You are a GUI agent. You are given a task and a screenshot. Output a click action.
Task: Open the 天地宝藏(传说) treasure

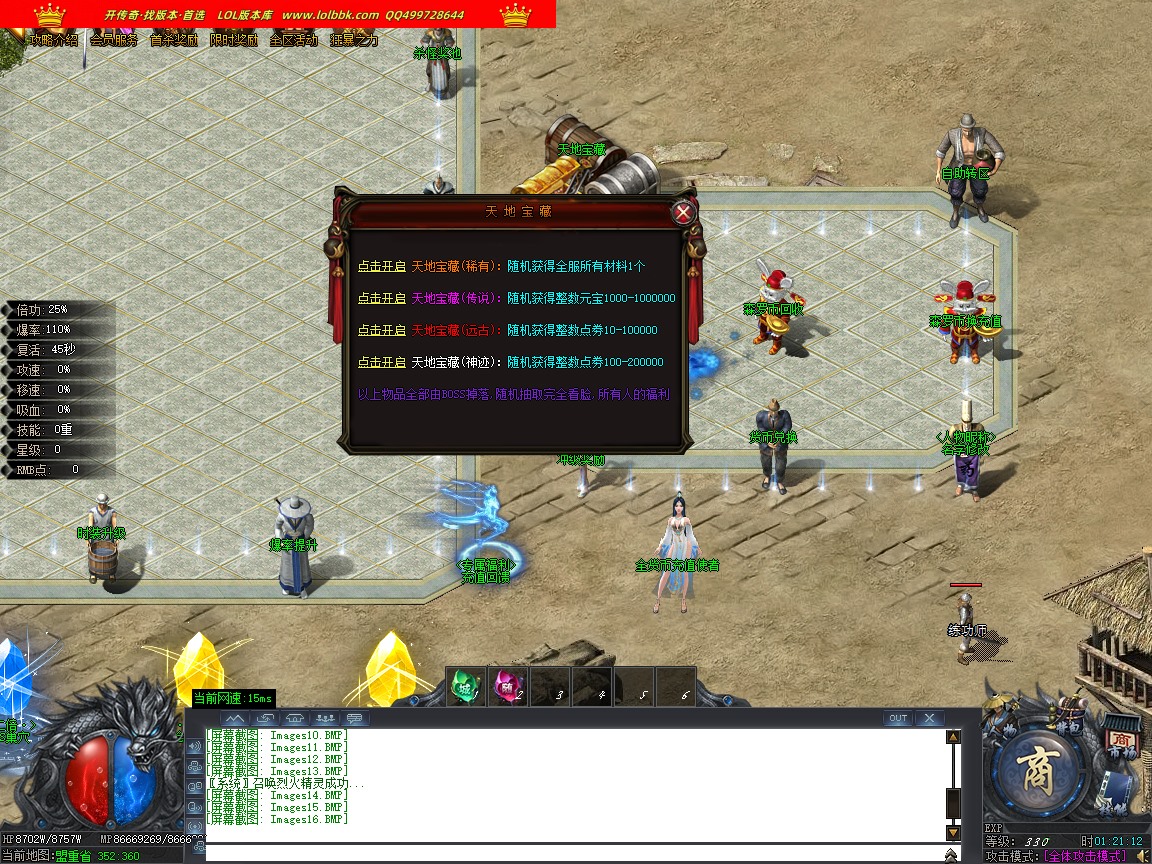coord(382,298)
